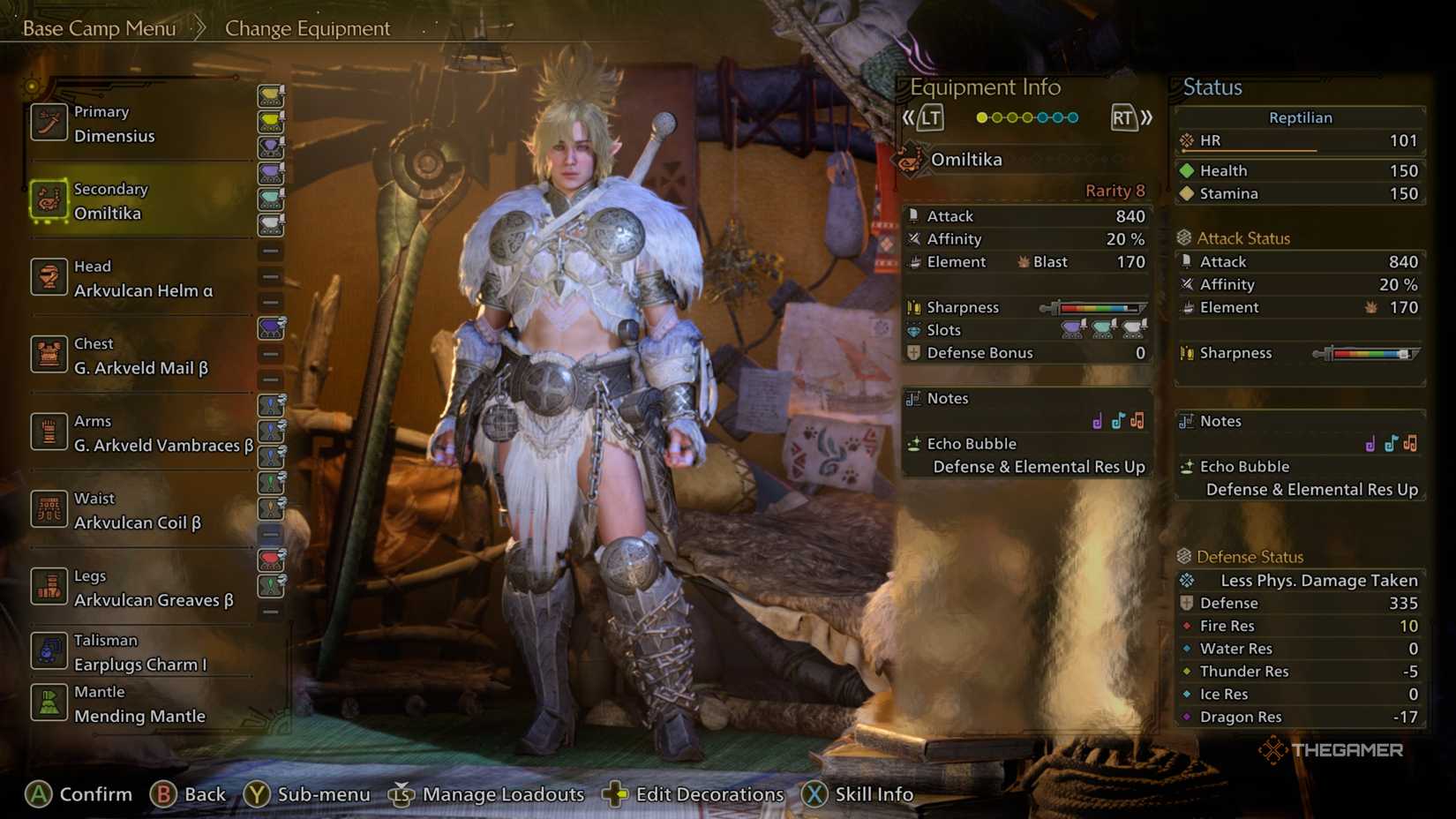Pick the Arms slot G. Arkveld Vambraces β
1456x819 pixels.
163,434
